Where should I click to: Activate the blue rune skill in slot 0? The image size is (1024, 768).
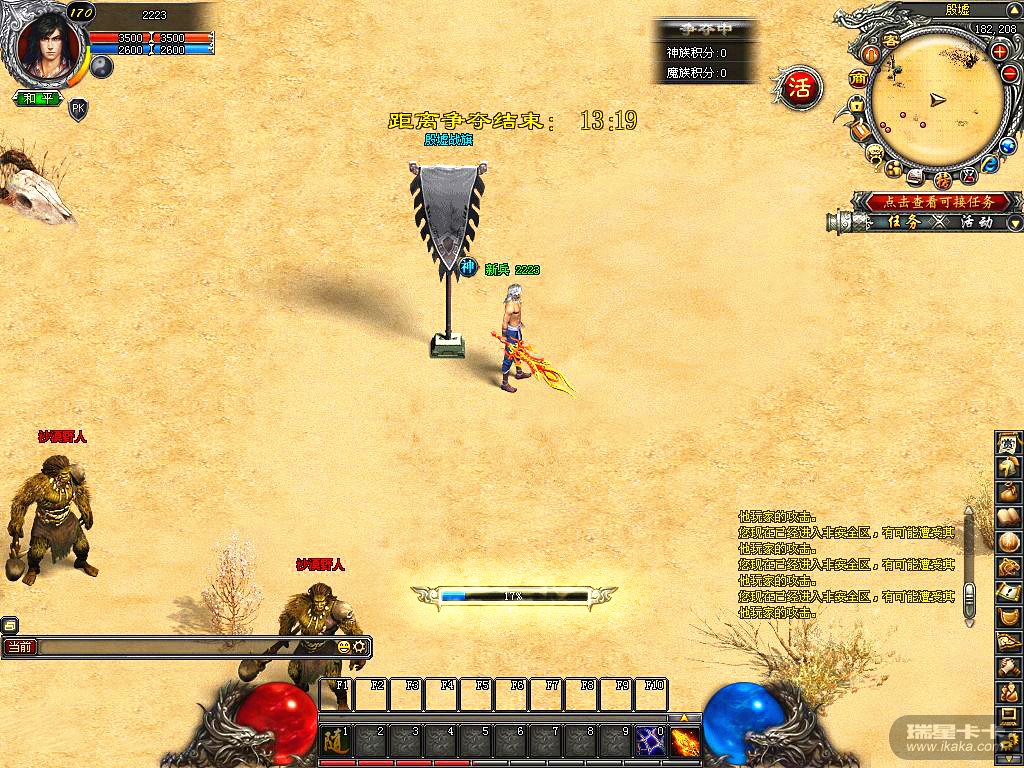coord(651,741)
